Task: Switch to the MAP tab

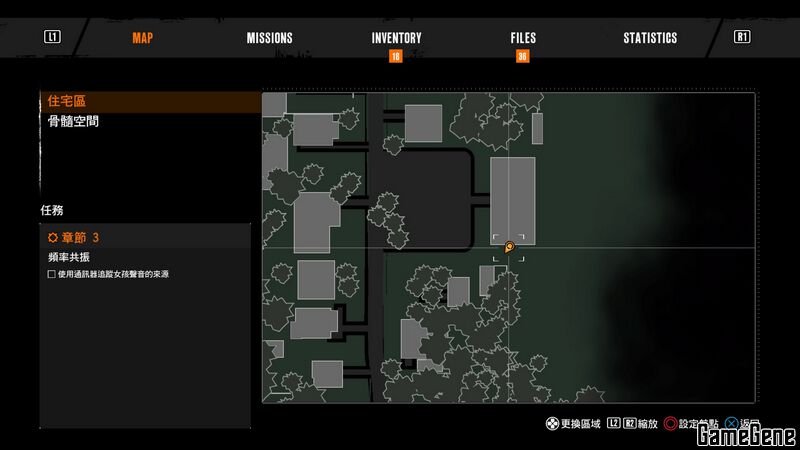Action: [142, 38]
